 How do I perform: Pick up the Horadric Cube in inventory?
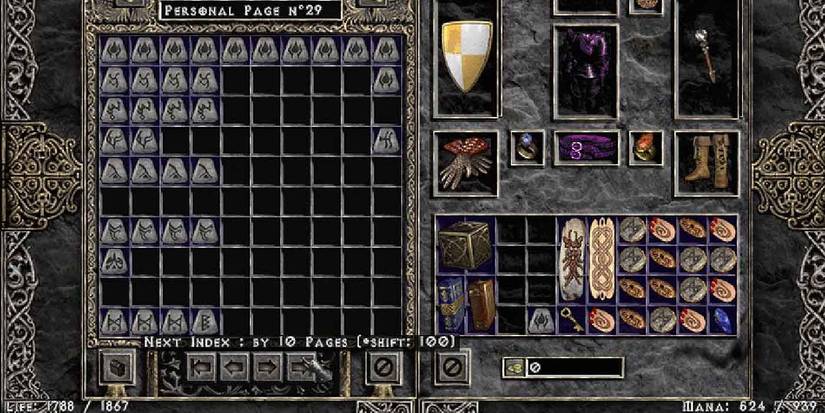click(465, 245)
